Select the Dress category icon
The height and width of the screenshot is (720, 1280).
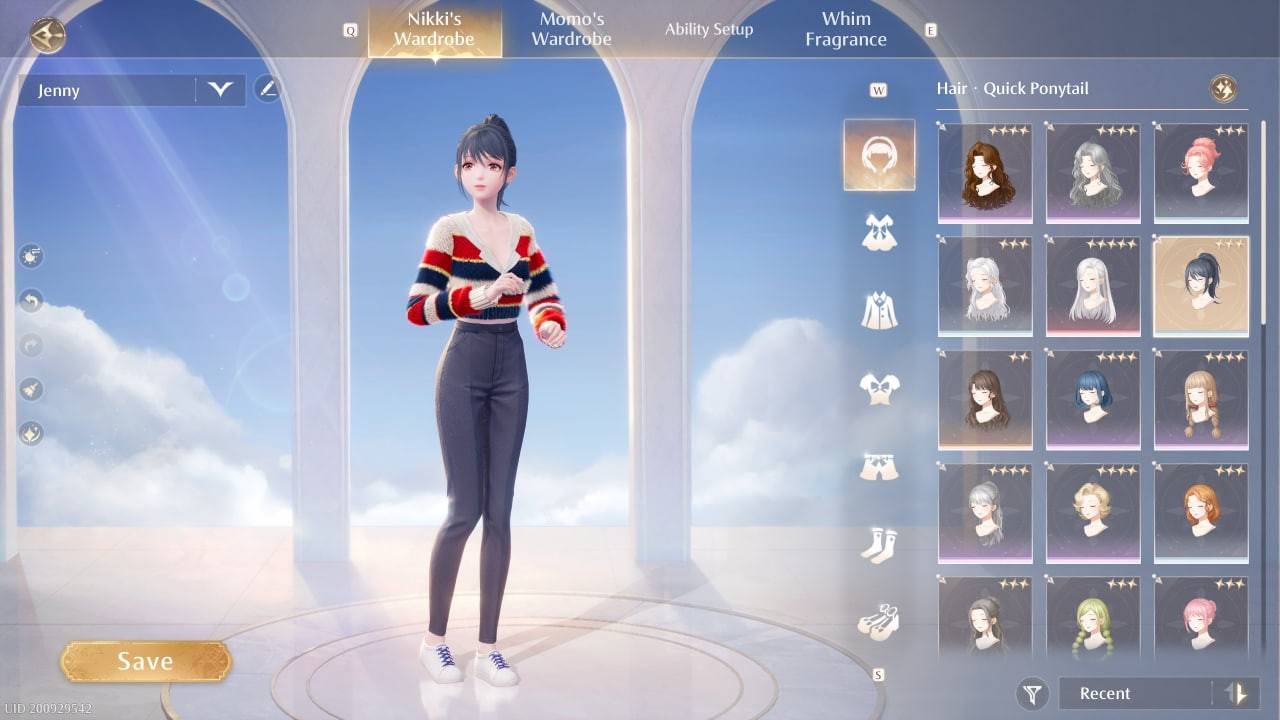coord(879,232)
